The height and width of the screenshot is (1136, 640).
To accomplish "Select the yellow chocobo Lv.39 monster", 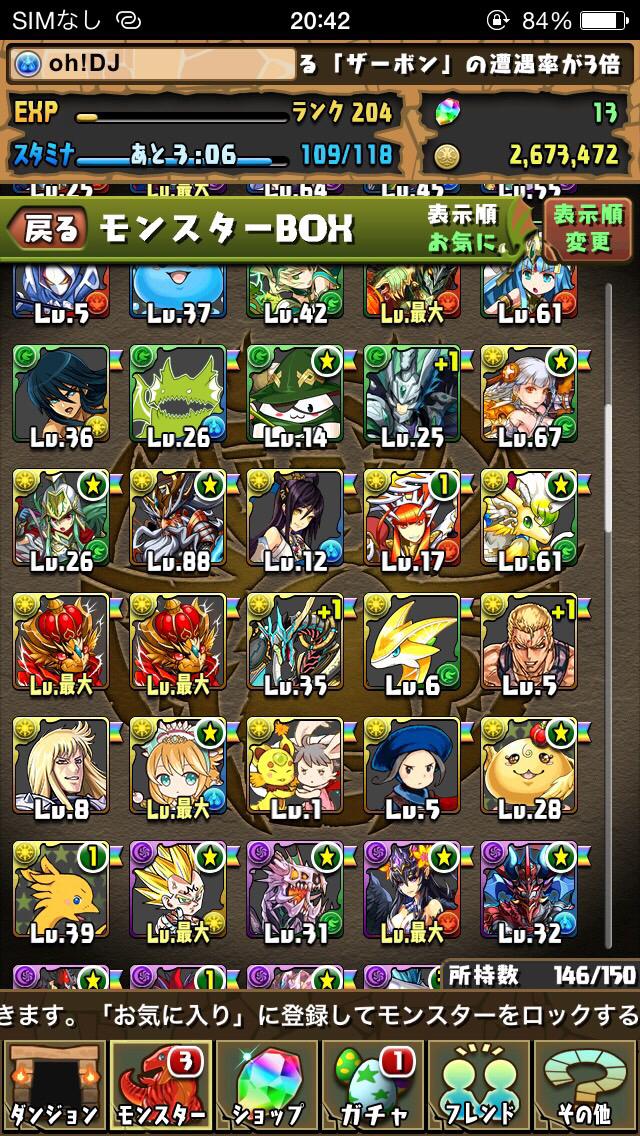I will coord(60,889).
